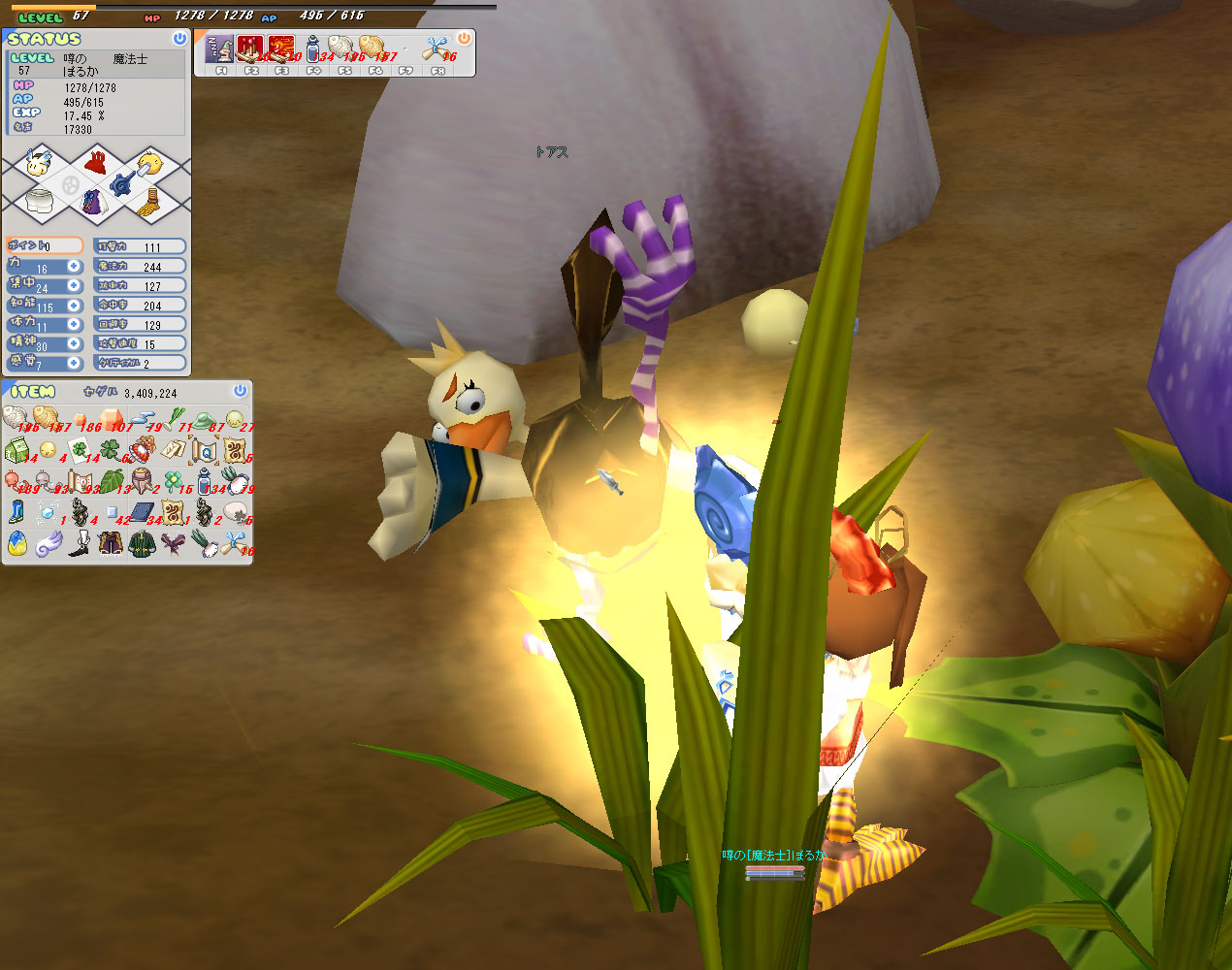Select the equipped red dress slot
The height and width of the screenshot is (970, 1232).
[95, 161]
